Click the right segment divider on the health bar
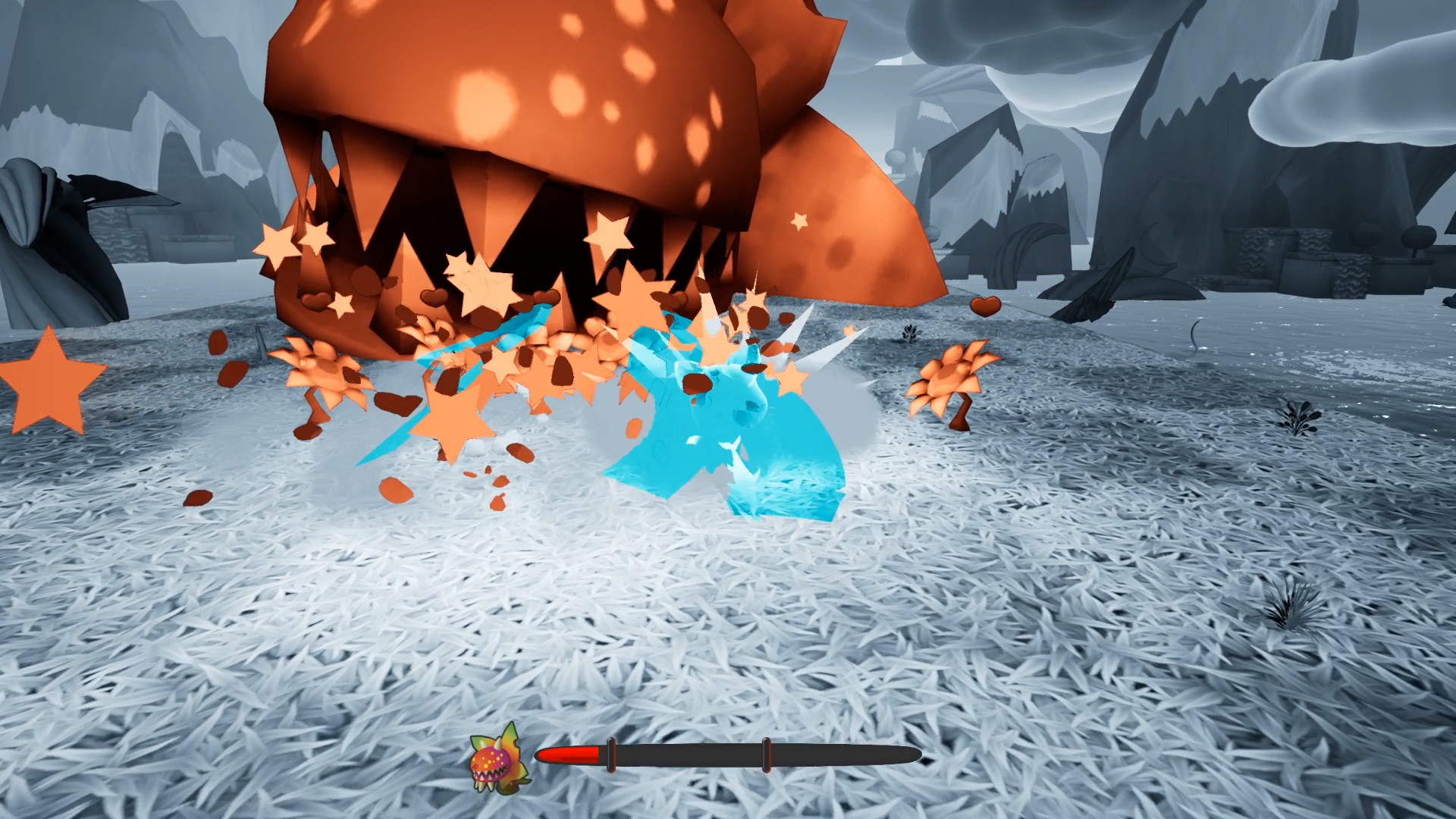 765,755
